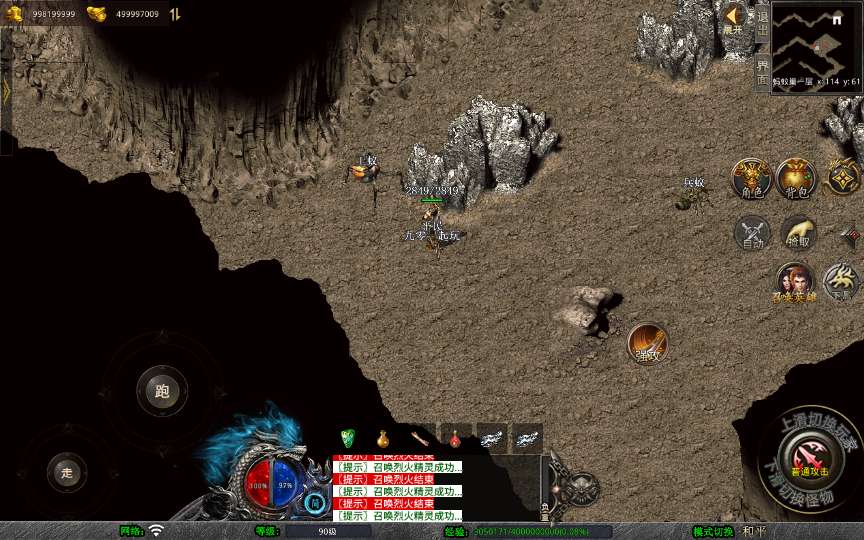The width and height of the screenshot is (864, 540).
Task: Tap the 拾取 pickup button
Action: click(x=798, y=234)
